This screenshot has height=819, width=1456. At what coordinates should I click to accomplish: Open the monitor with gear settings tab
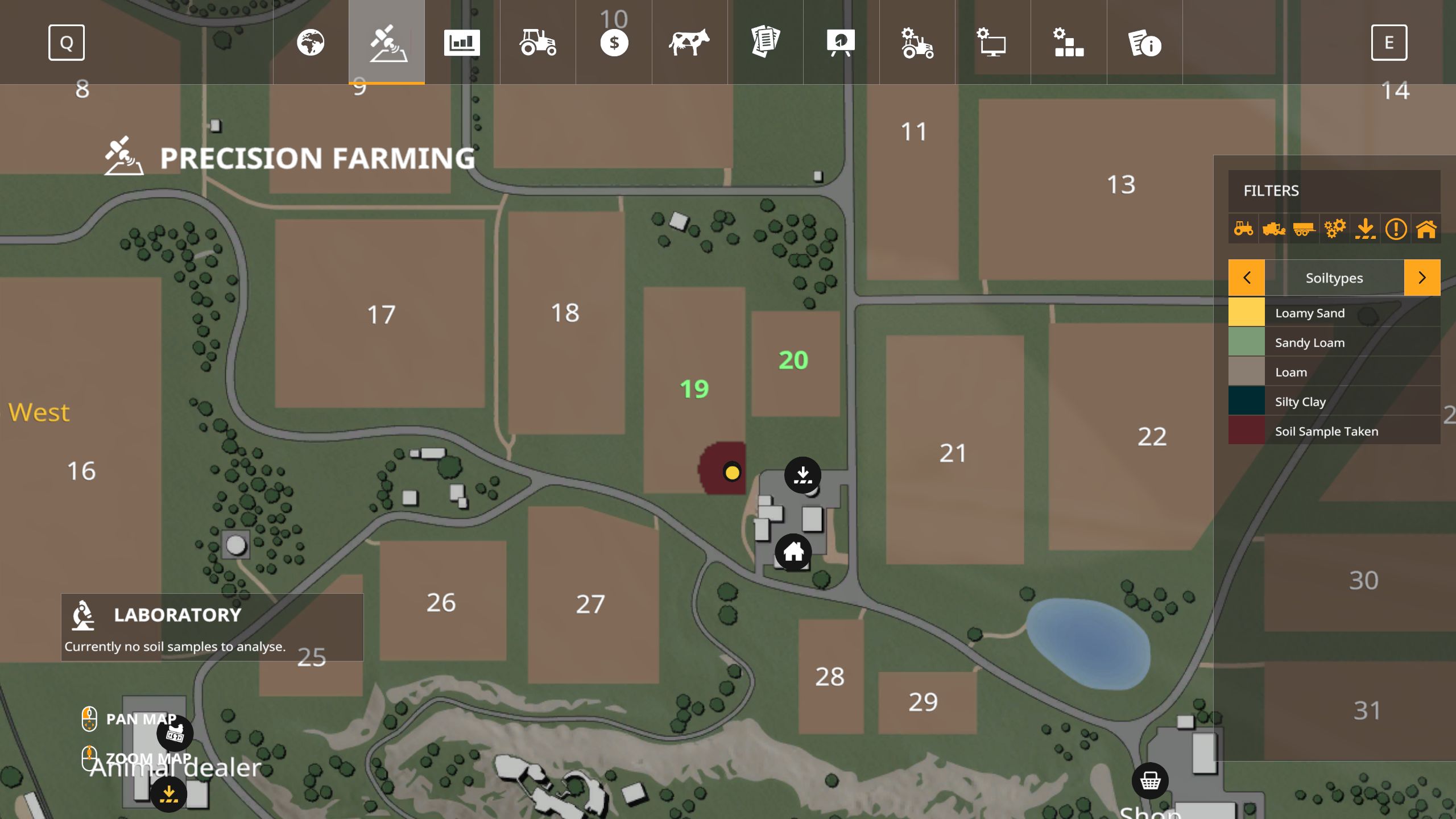click(x=992, y=43)
